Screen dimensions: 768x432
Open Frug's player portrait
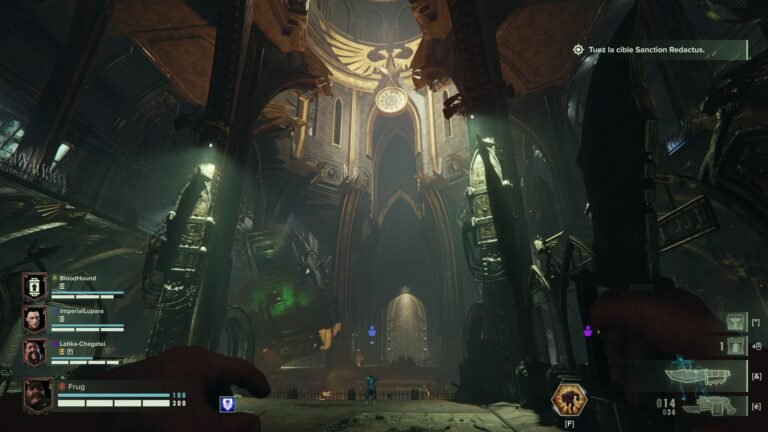click(x=38, y=395)
